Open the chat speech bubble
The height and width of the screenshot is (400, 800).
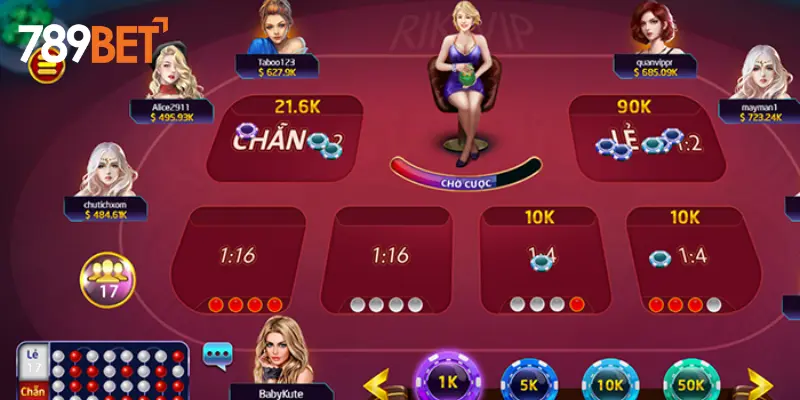pyautogui.click(x=217, y=353)
